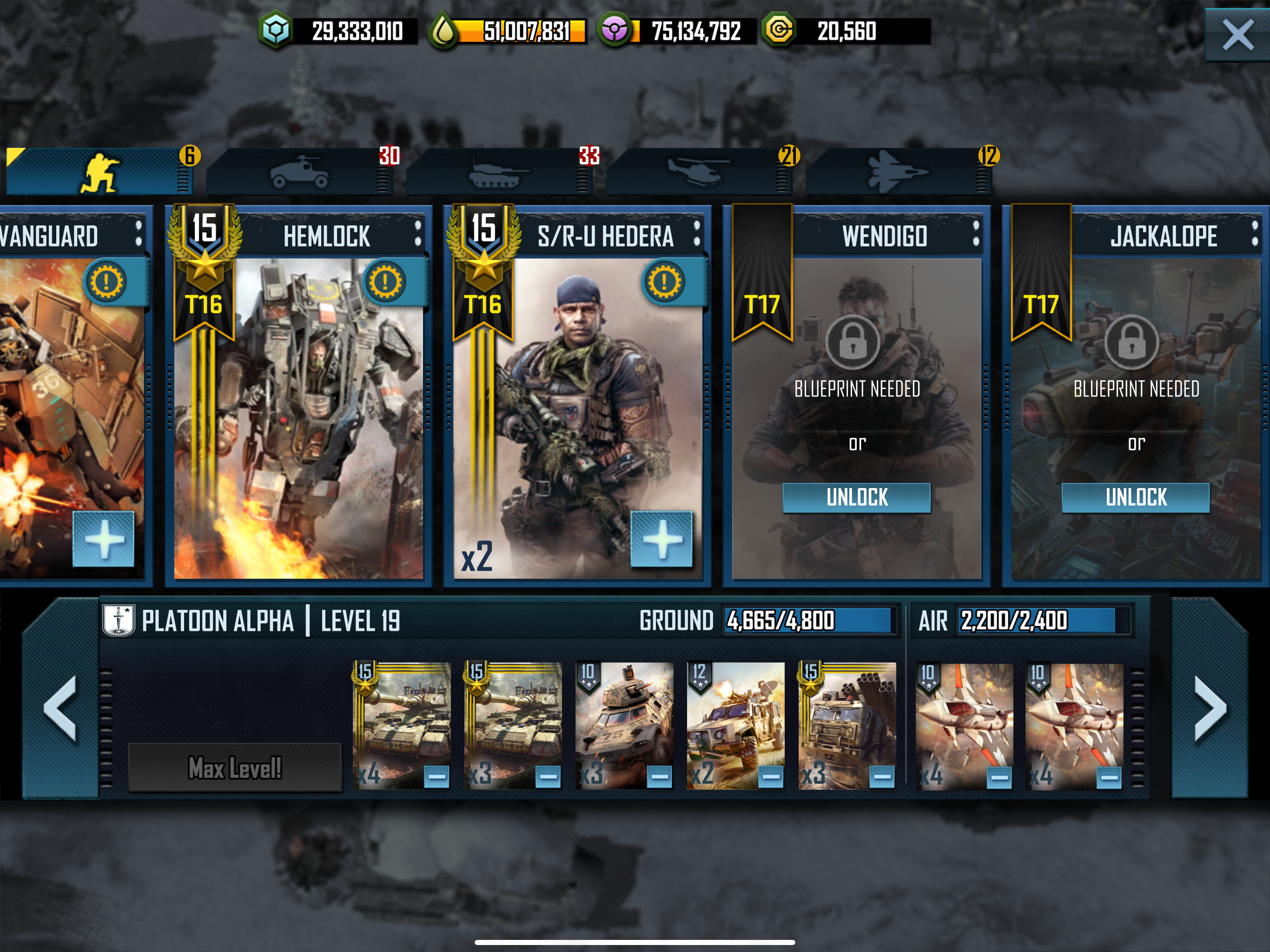Close the unit selection screen
The width and height of the screenshot is (1270, 952).
coord(1237,35)
